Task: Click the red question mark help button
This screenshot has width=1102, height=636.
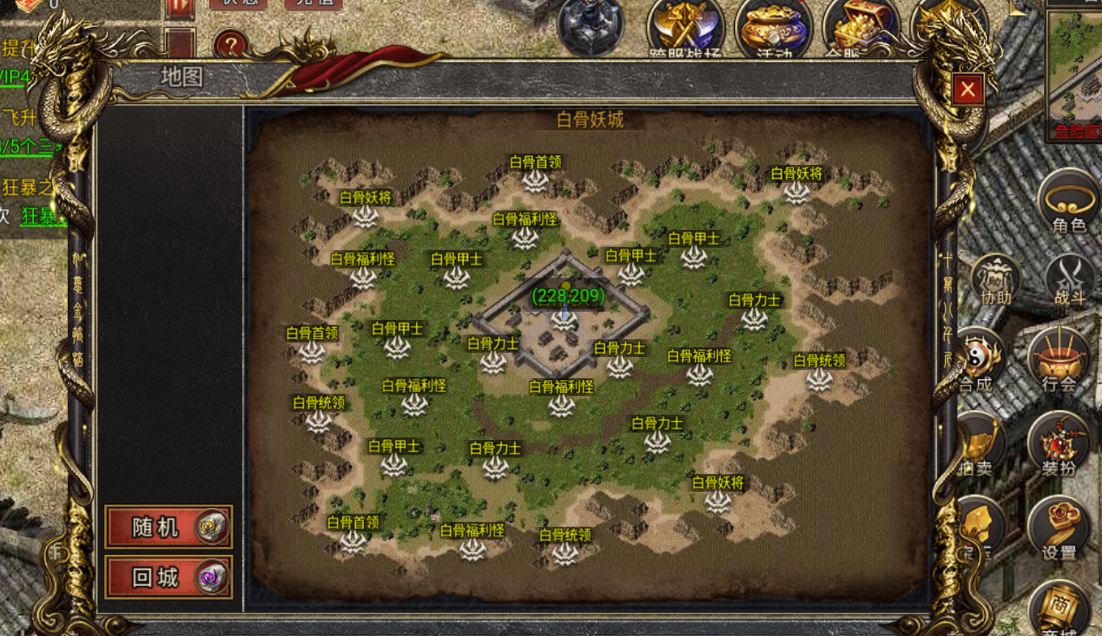Action: (230, 44)
